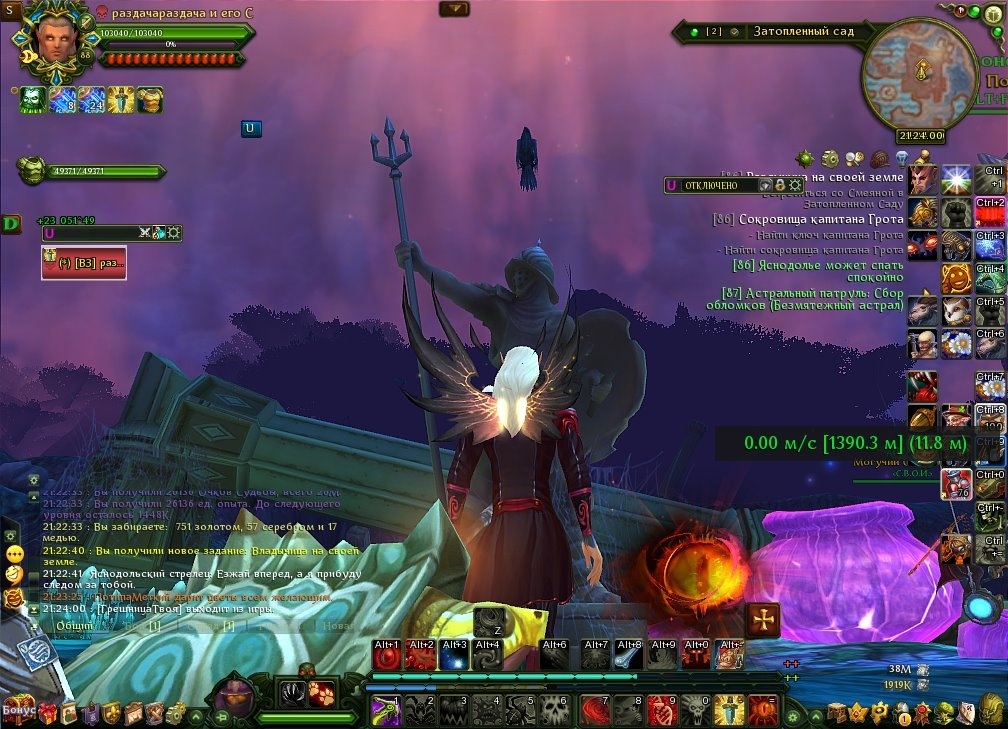
Task: Use the green scythe ability in slot 1
Action: pyautogui.click(x=387, y=709)
